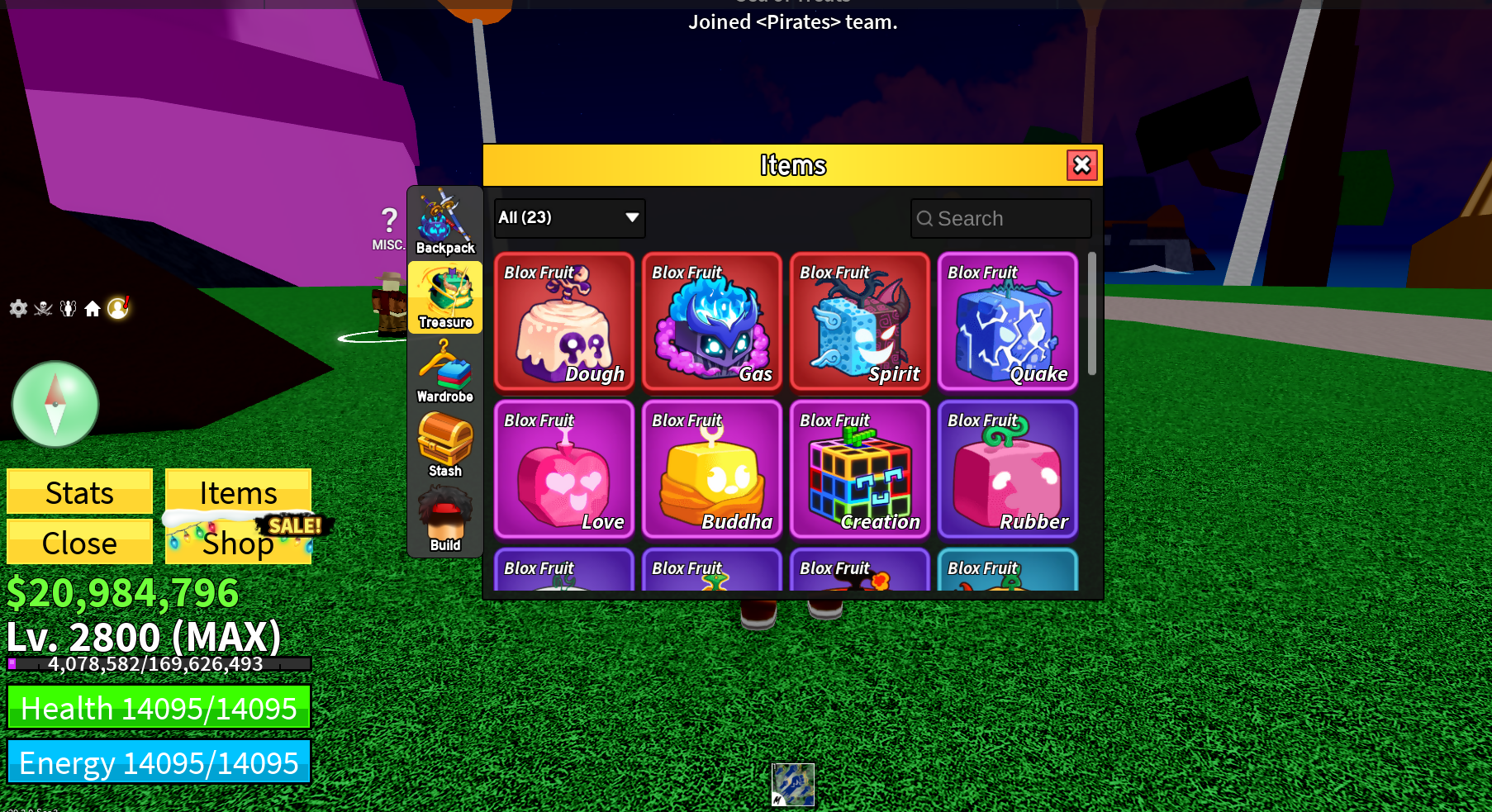This screenshot has height=812, width=1492.
Task: Click the Search items field
Action: 1000,218
